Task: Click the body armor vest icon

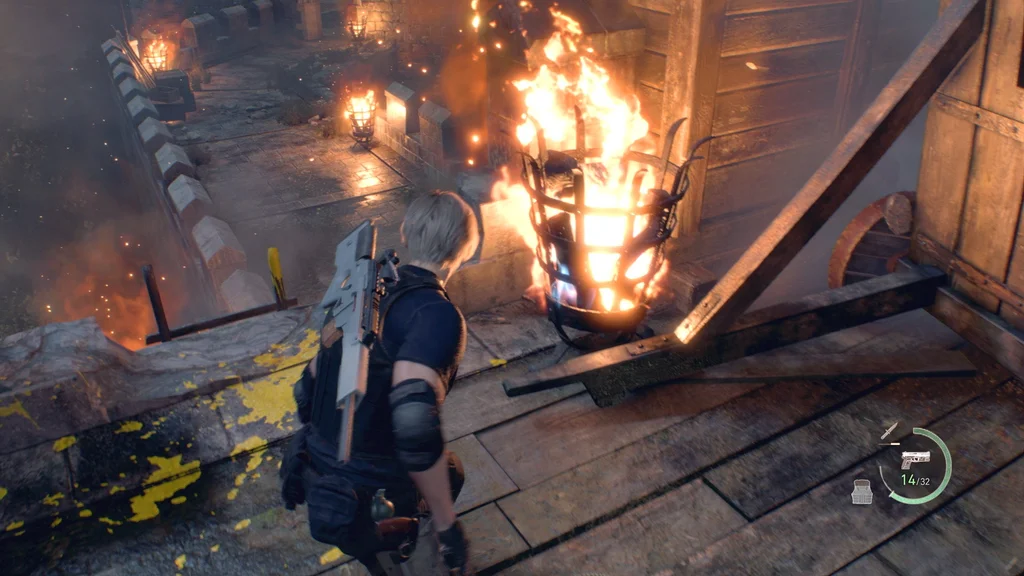Action: [x=862, y=492]
